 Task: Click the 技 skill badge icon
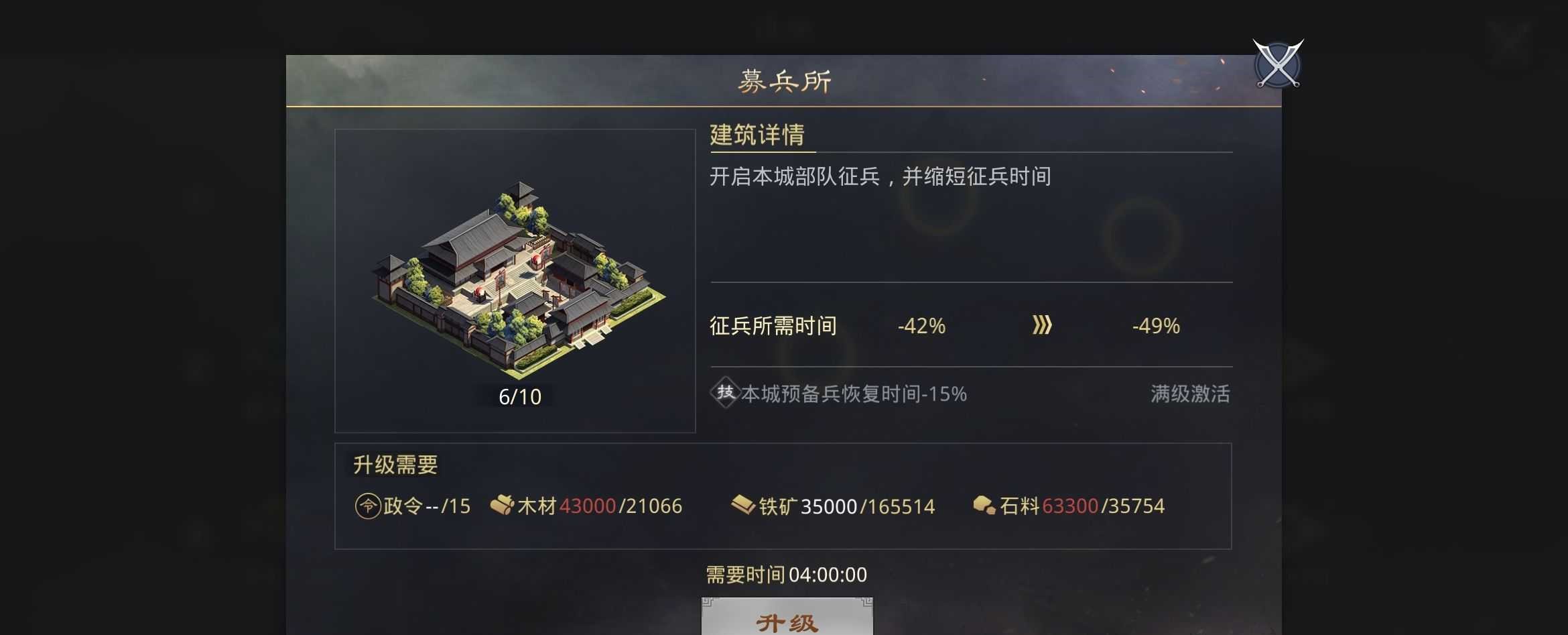click(726, 394)
